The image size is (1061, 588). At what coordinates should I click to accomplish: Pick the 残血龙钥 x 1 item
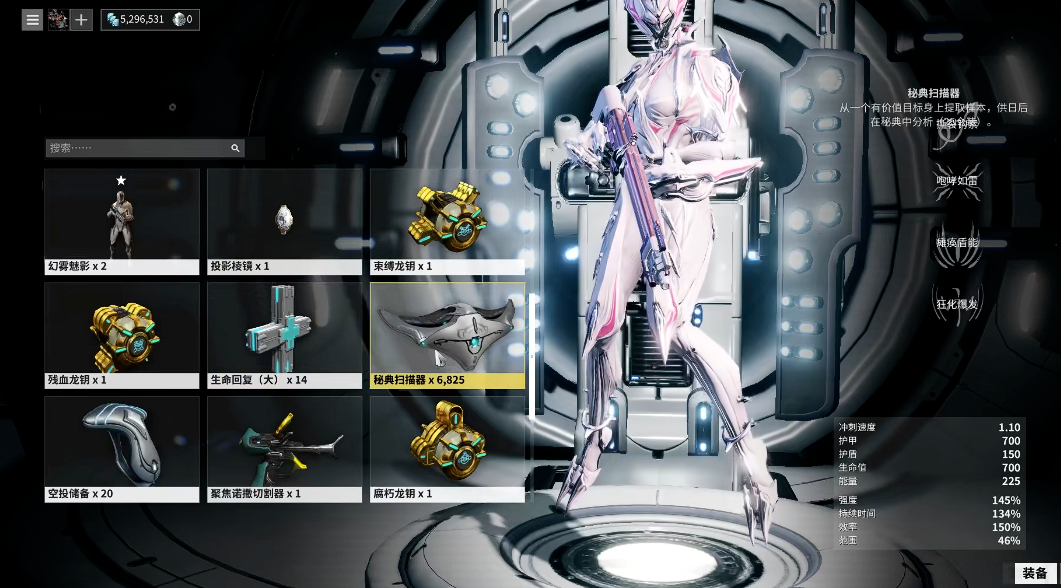tap(122, 334)
